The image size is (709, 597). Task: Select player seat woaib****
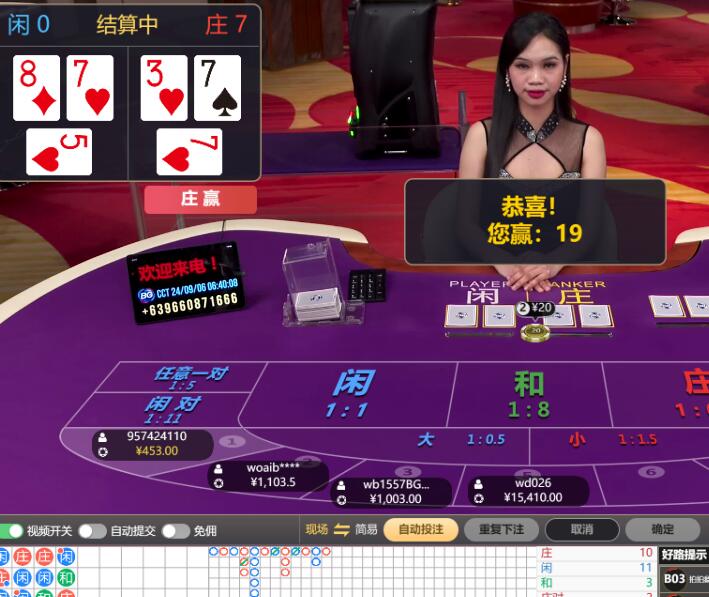(x=270, y=474)
